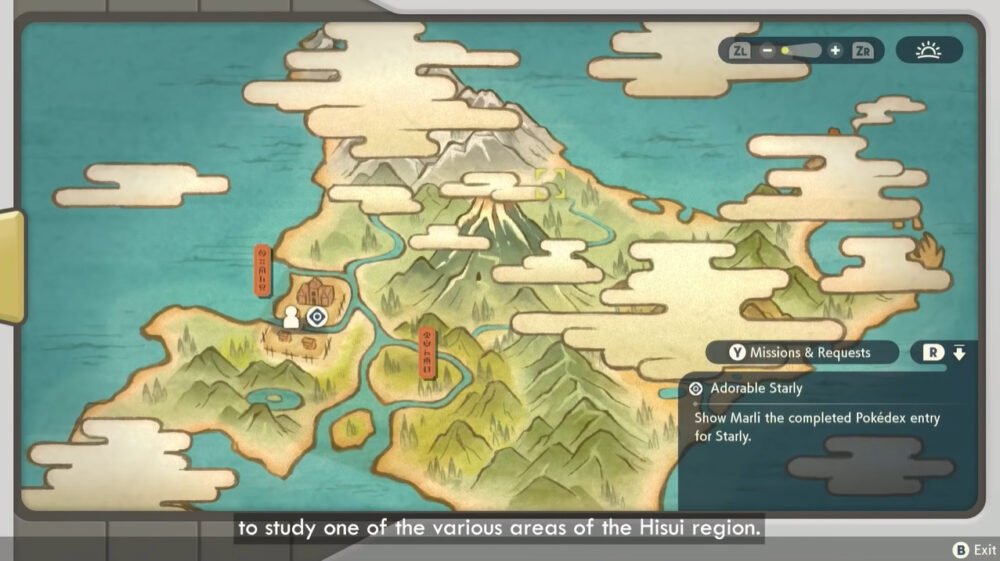1000x561 pixels.
Task: Choose the orange banner left of the village
Action: (x=263, y=270)
